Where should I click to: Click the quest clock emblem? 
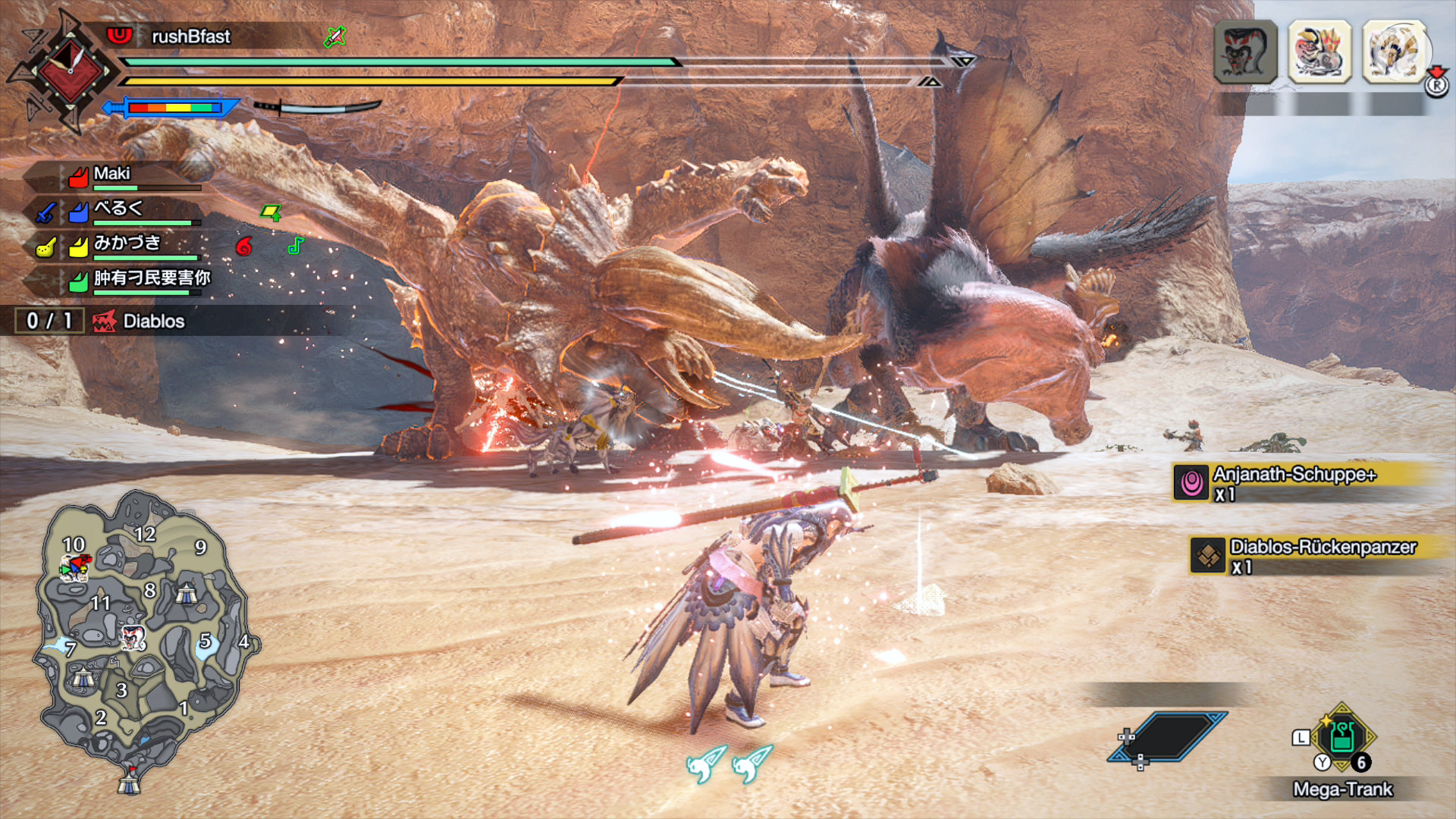pos(70,70)
